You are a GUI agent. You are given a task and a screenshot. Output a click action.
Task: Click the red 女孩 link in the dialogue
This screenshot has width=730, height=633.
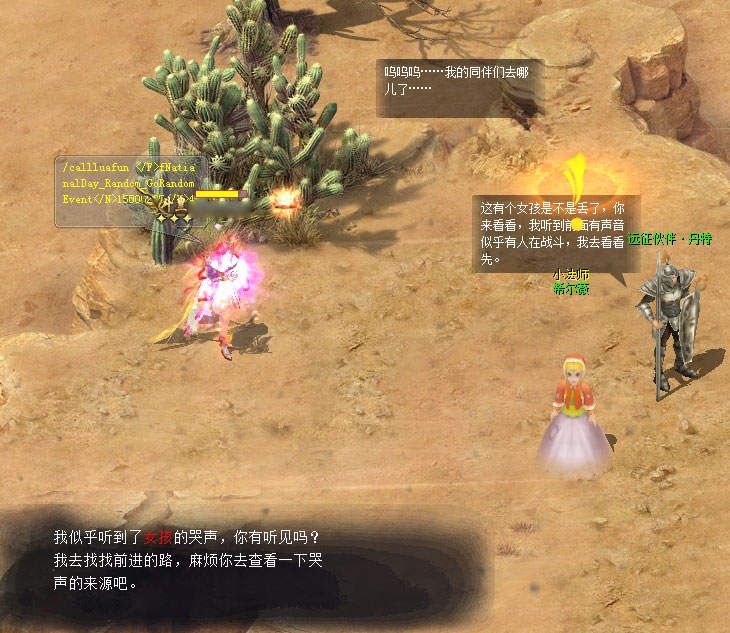(159, 537)
